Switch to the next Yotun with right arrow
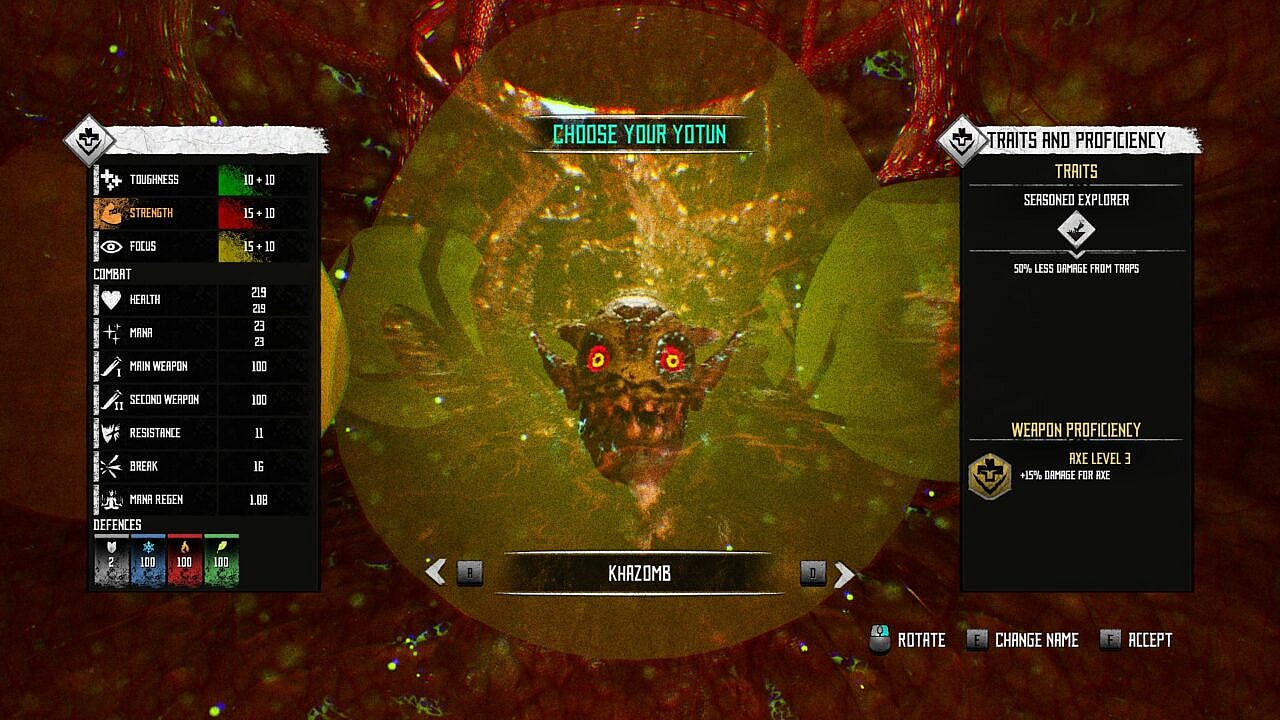This screenshot has height=720, width=1280. pyautogui.click(x=844, y=573)
